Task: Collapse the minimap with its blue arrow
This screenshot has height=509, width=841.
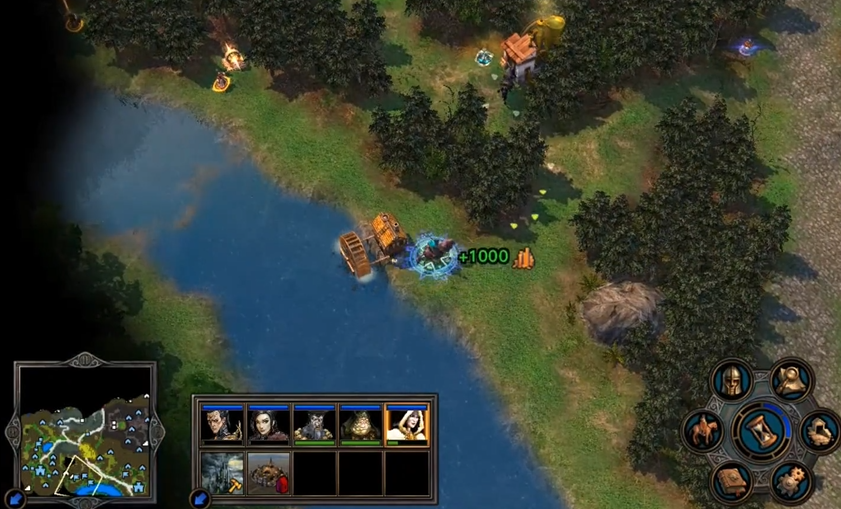Action: 15,497
